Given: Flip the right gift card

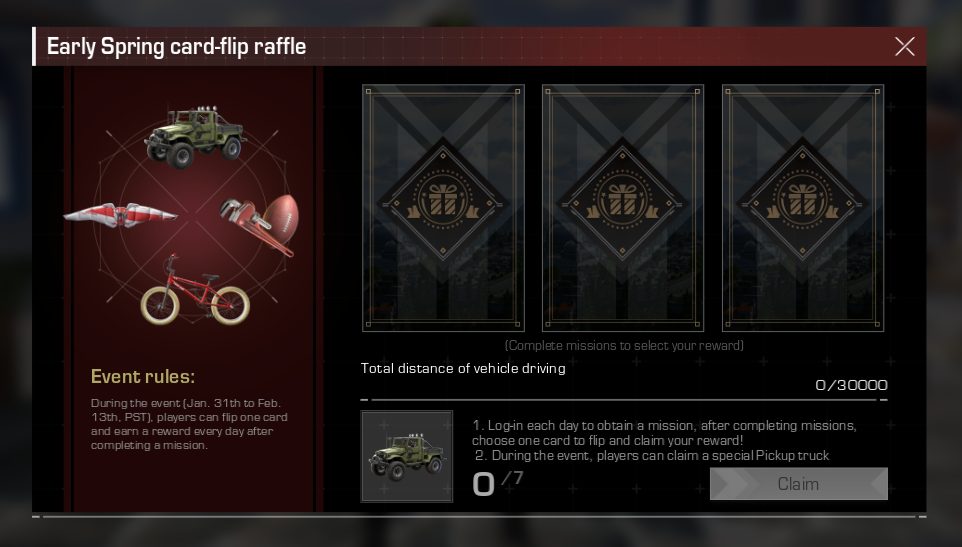Looking at the screenshot, I should (803, 207).
